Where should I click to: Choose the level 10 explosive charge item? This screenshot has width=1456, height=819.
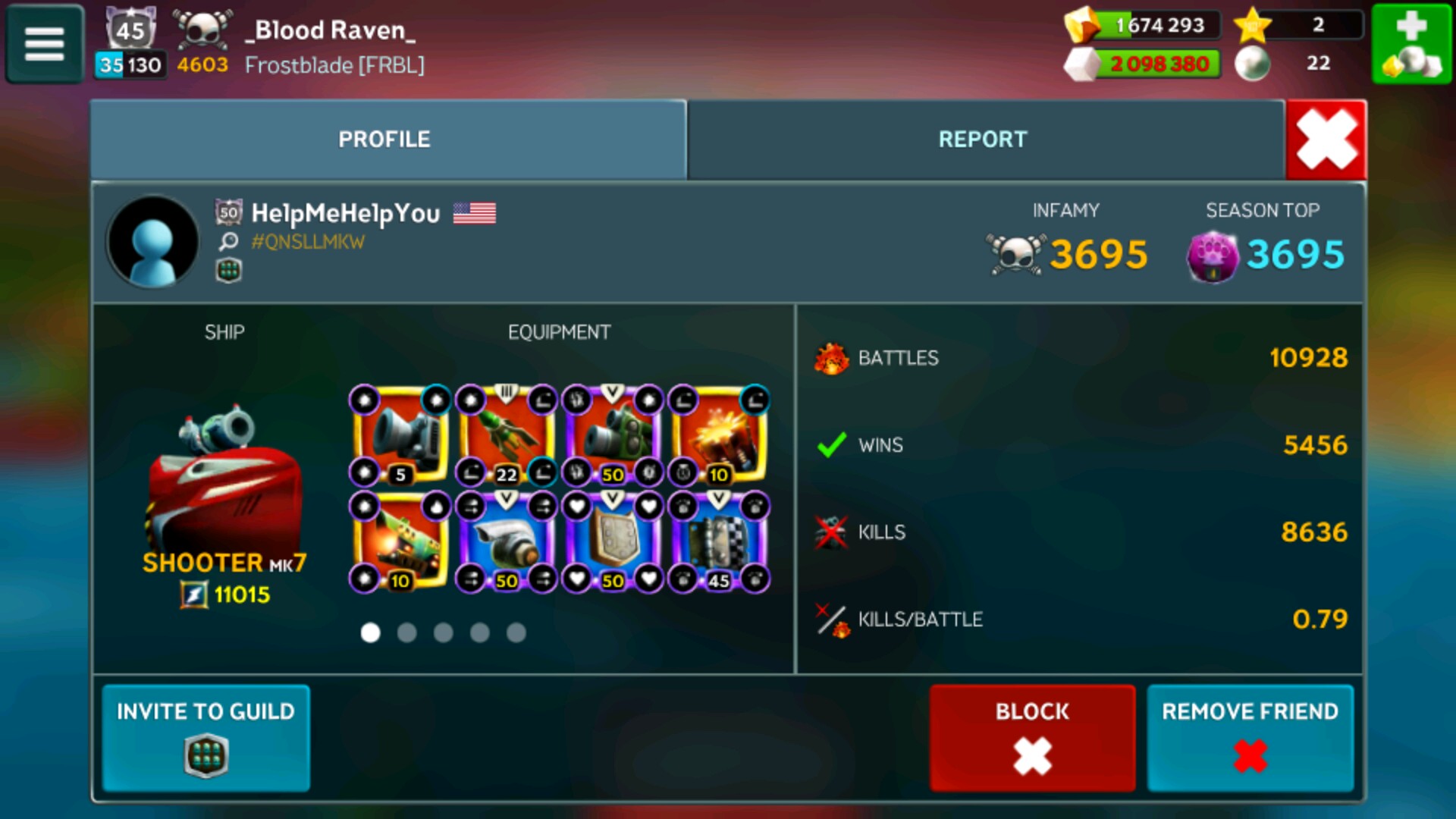(719, 435)
